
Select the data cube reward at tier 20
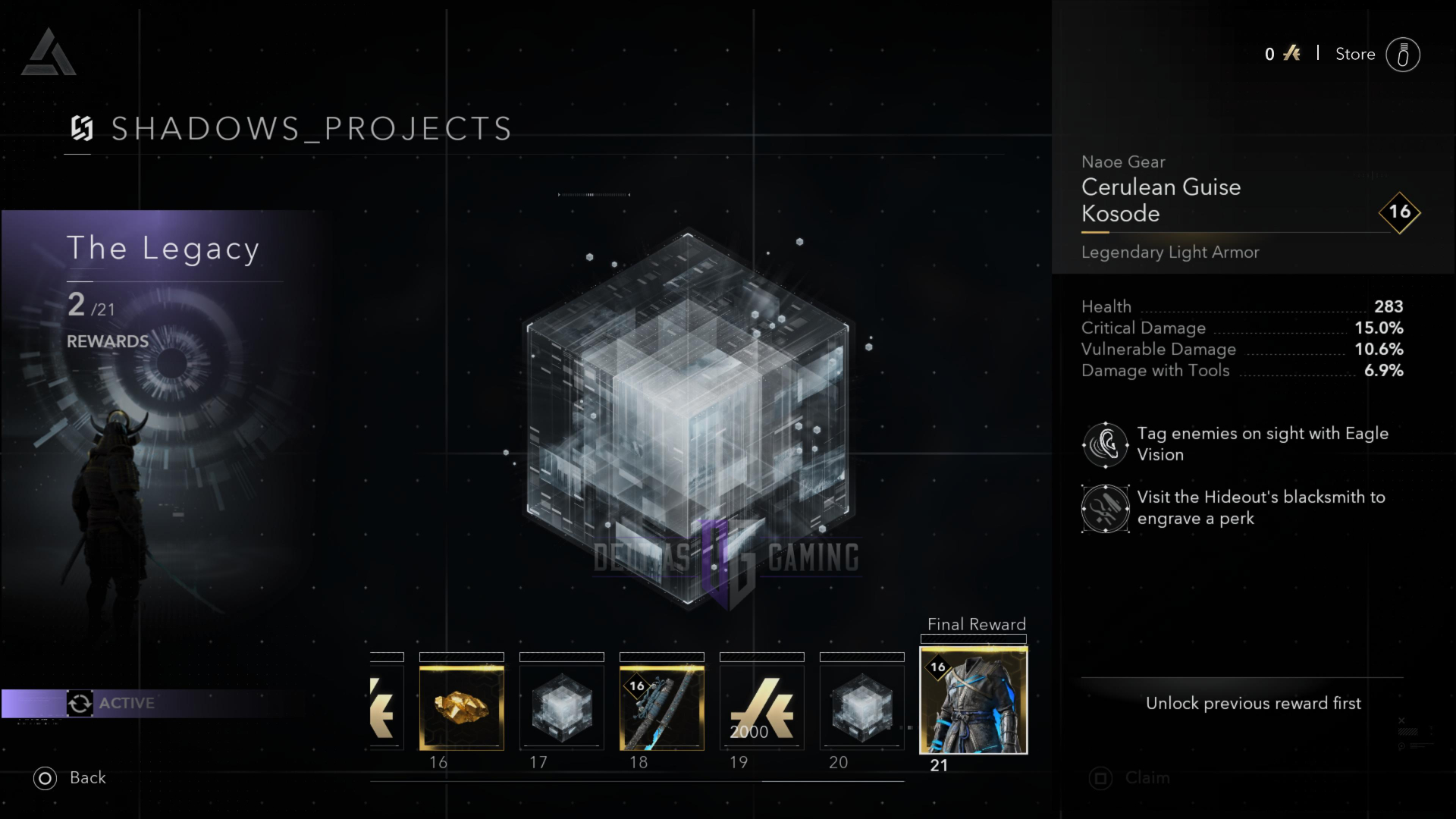coord(861,708)
